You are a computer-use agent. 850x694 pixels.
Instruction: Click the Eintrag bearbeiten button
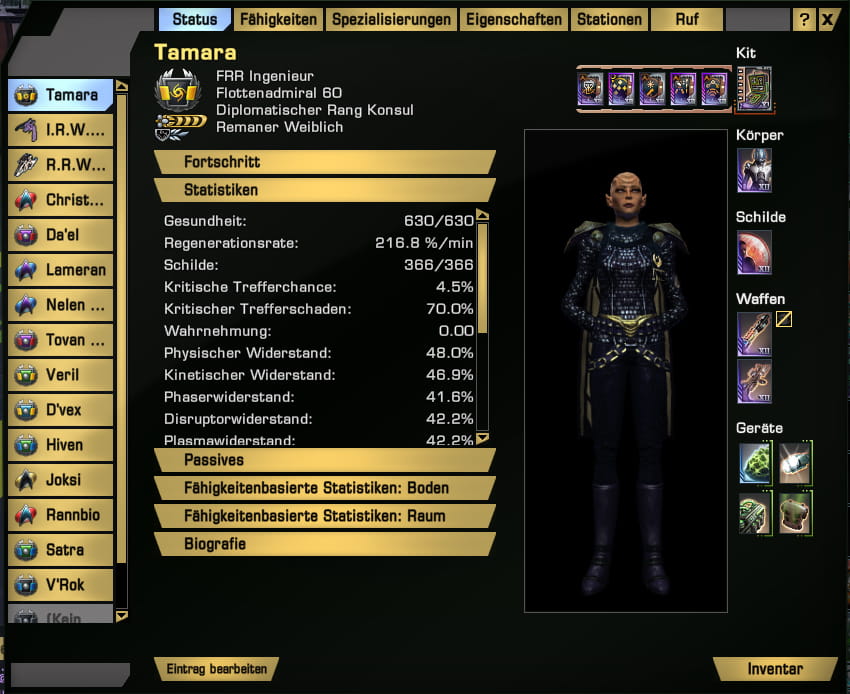pos(216,669)
